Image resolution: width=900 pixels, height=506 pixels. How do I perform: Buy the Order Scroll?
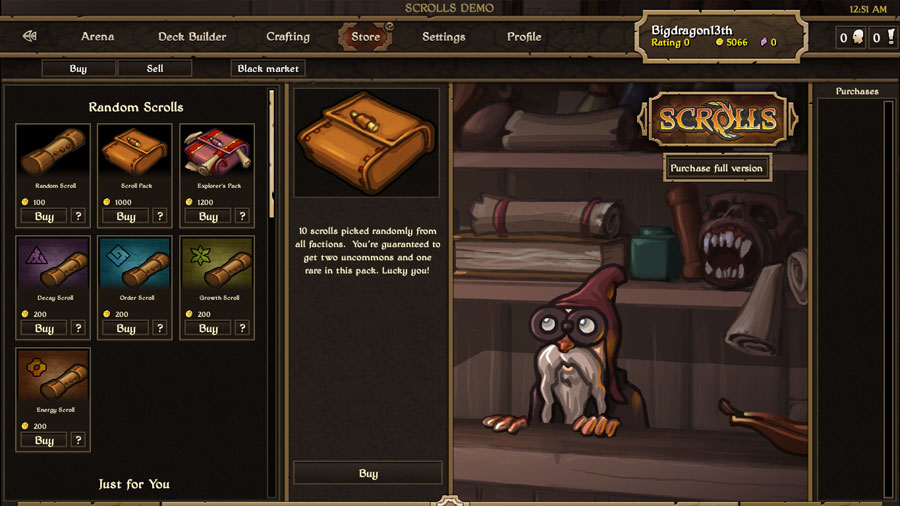[126, 328]
